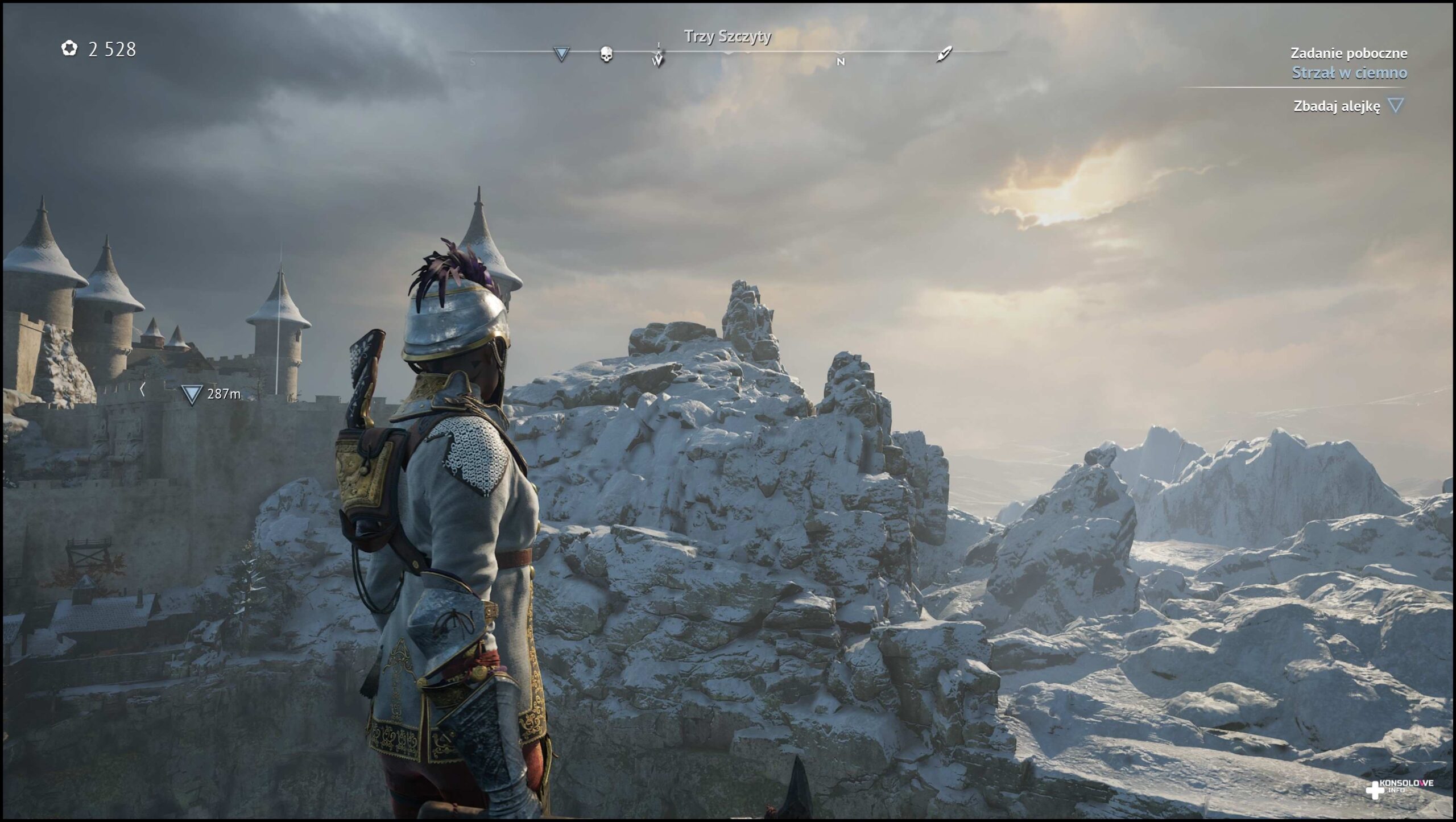Select the objective Zbadaj alejkę
This screenshot has height=822, width=1456.
click(1336, 106)
